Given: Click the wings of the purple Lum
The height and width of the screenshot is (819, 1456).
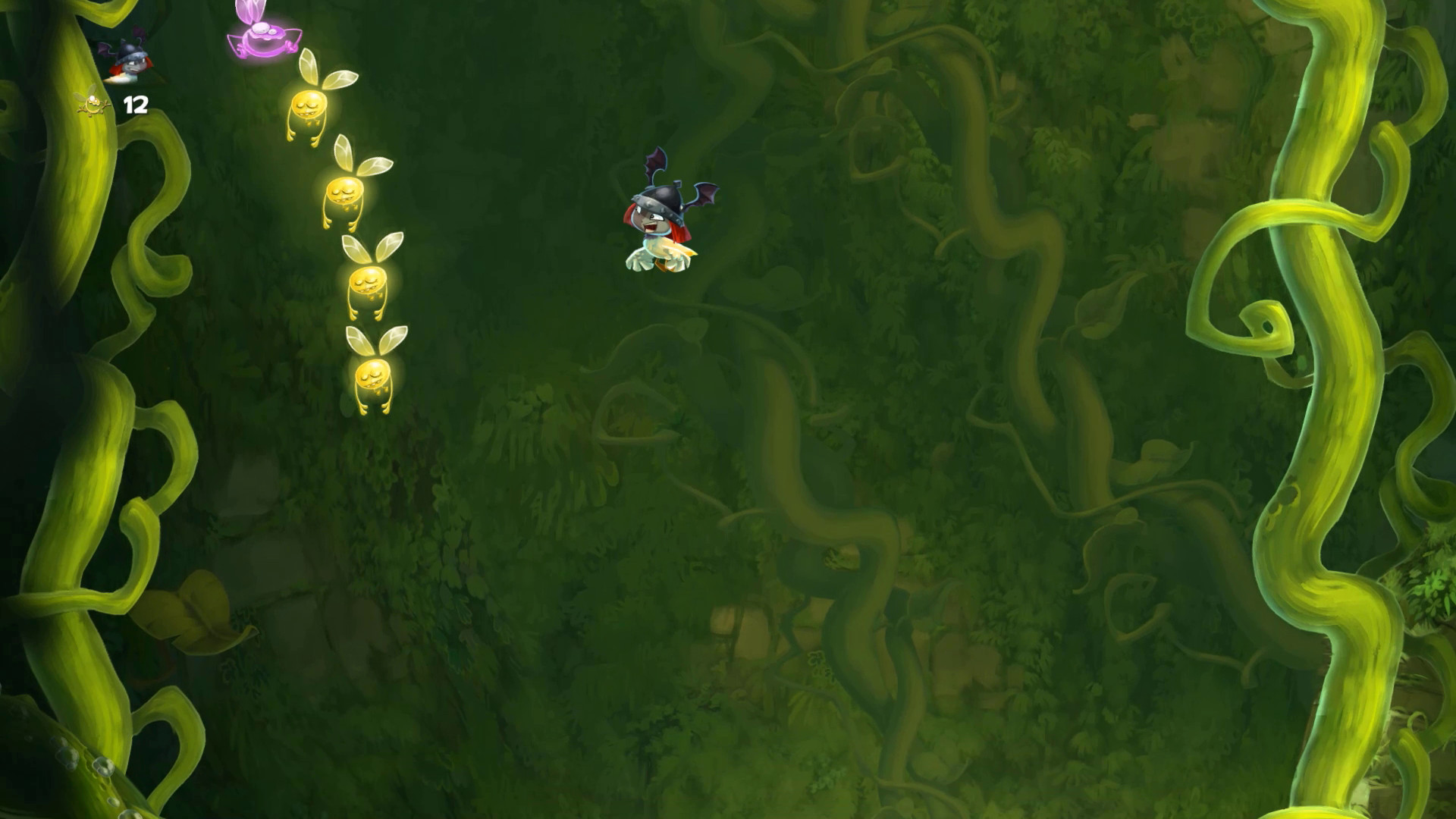Looking at the screenshot, I should 250,11.
